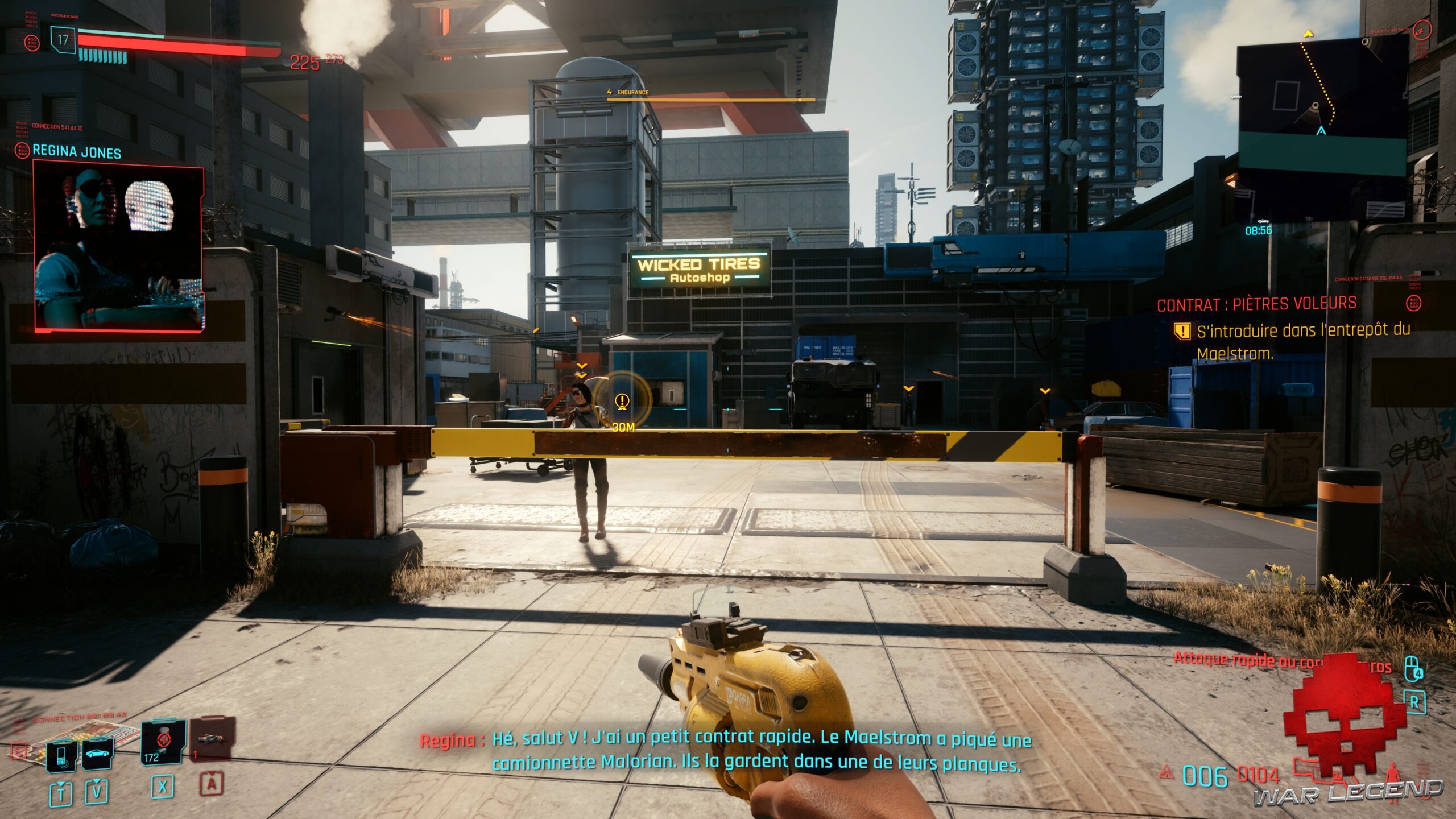Click the yellow objective marker showing 30M

pos(622,402)
